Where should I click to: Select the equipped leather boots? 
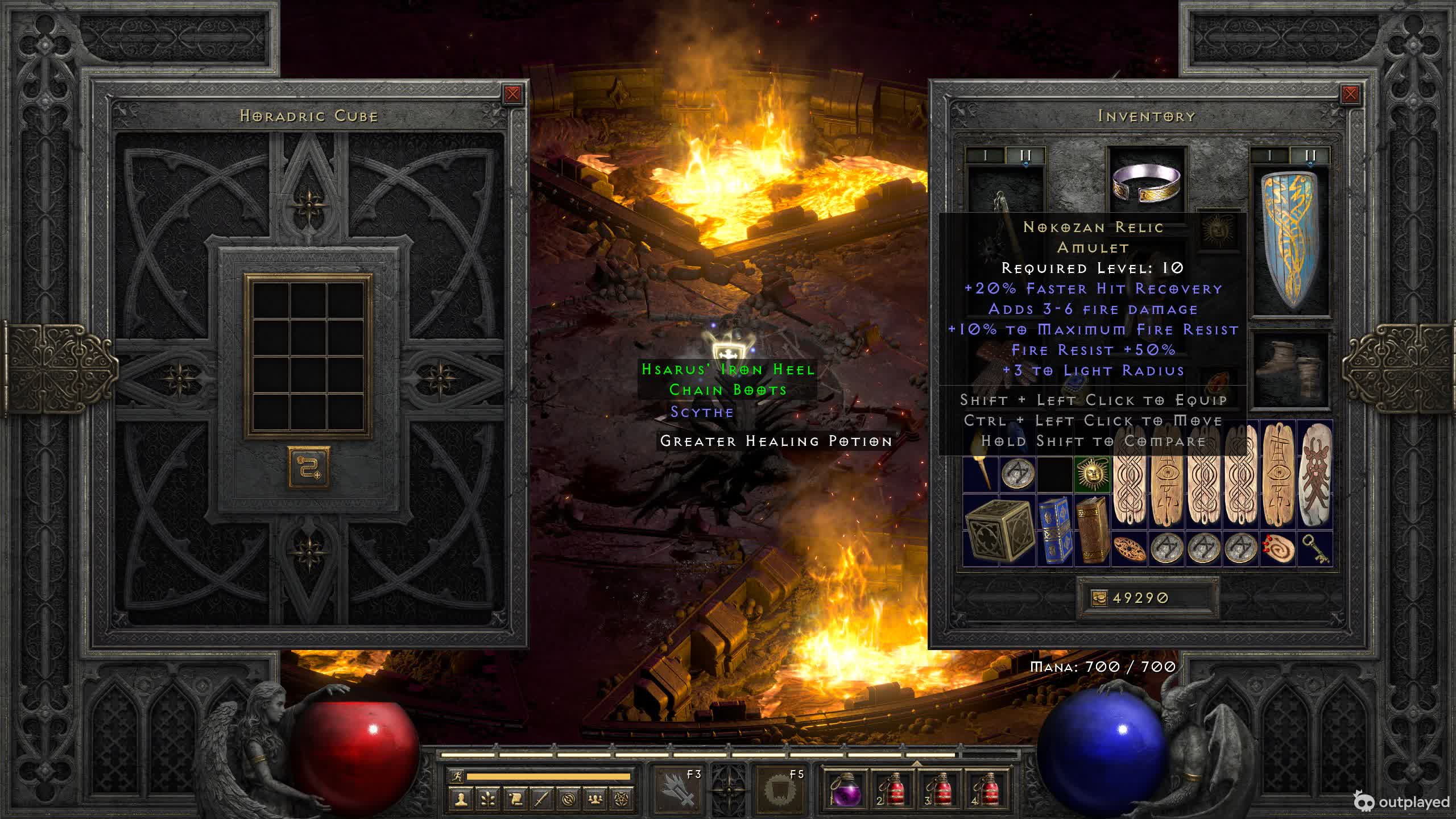point(1292,370)
